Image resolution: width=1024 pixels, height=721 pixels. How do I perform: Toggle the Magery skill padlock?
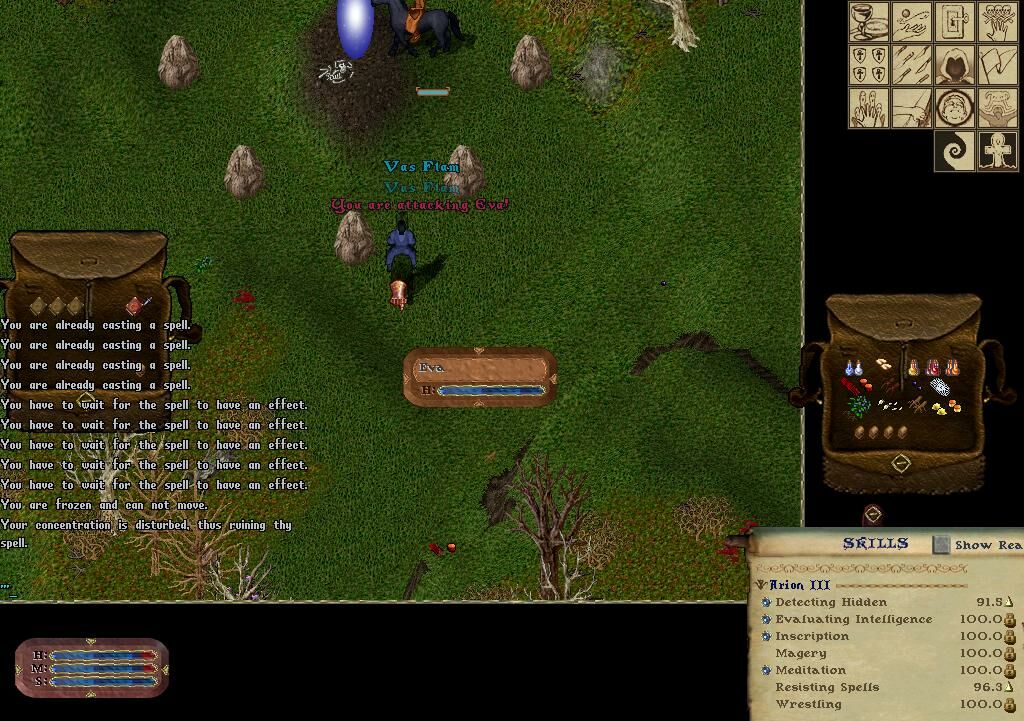[1010, 654]
